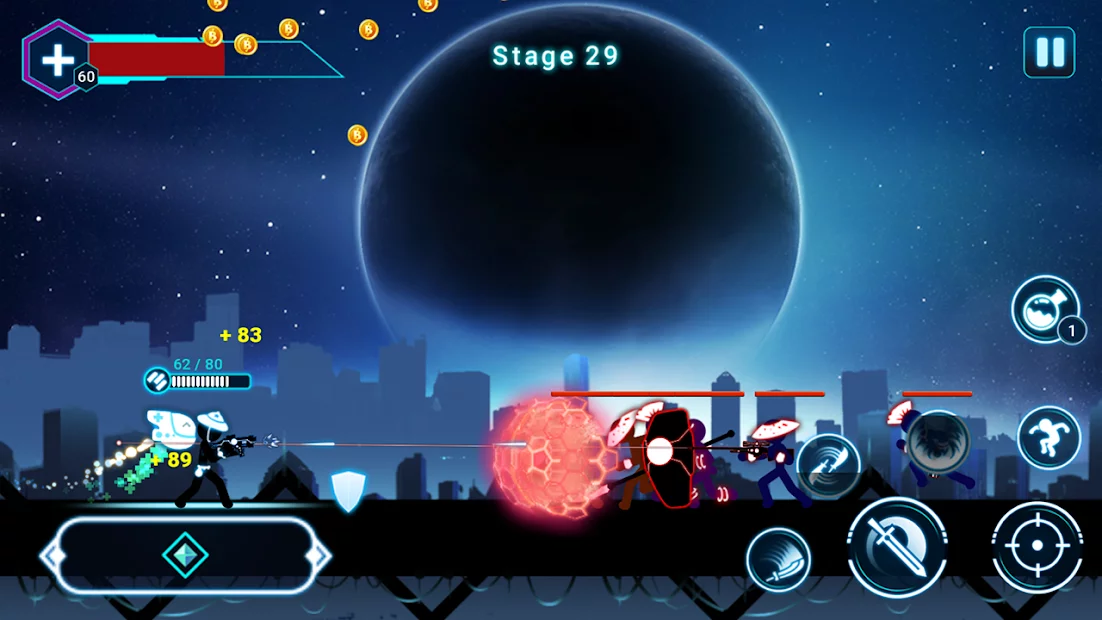The image size is (1102, 620).
Task: Tap the jumping stickman button
Action: click(1049, 438)
